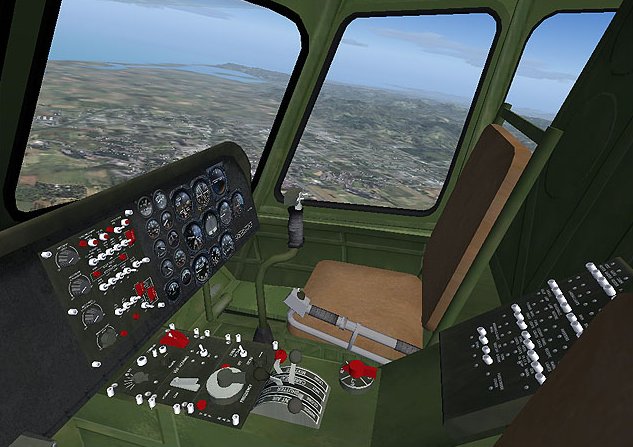
Task: Grab the cyclic stick grip
Action: [x=294, y=224]
